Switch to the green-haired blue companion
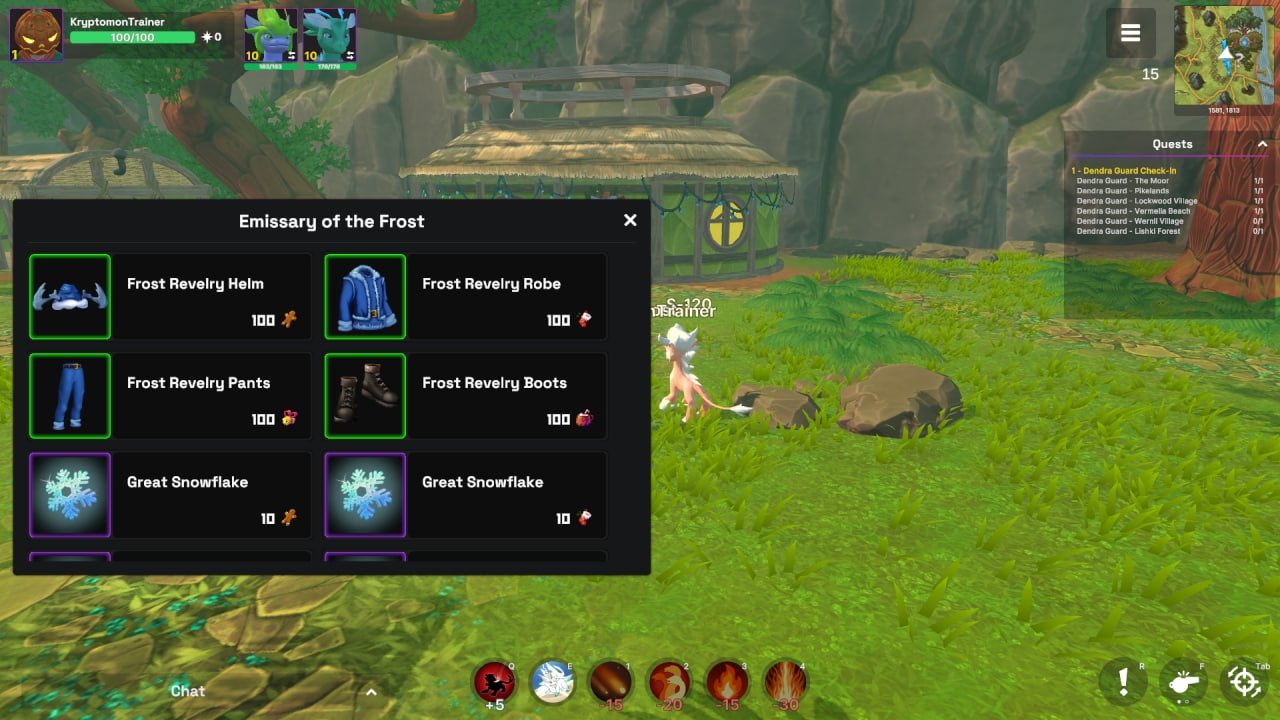Screen dimensions: 1280x720 [271, 36]
